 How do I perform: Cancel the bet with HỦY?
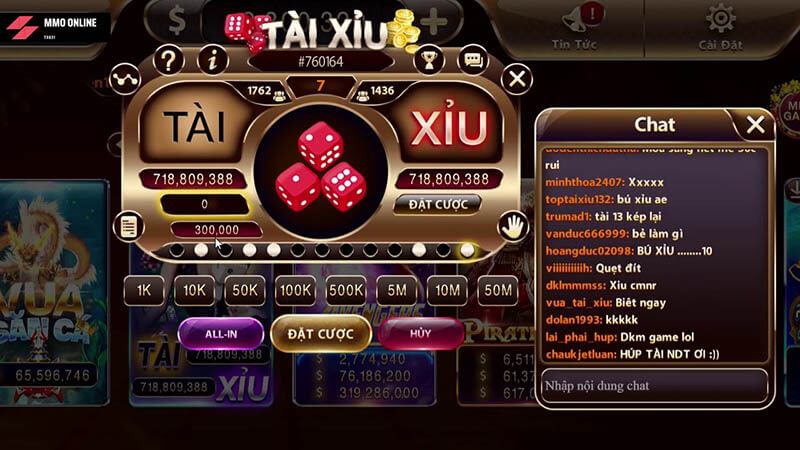coord(420,333)
